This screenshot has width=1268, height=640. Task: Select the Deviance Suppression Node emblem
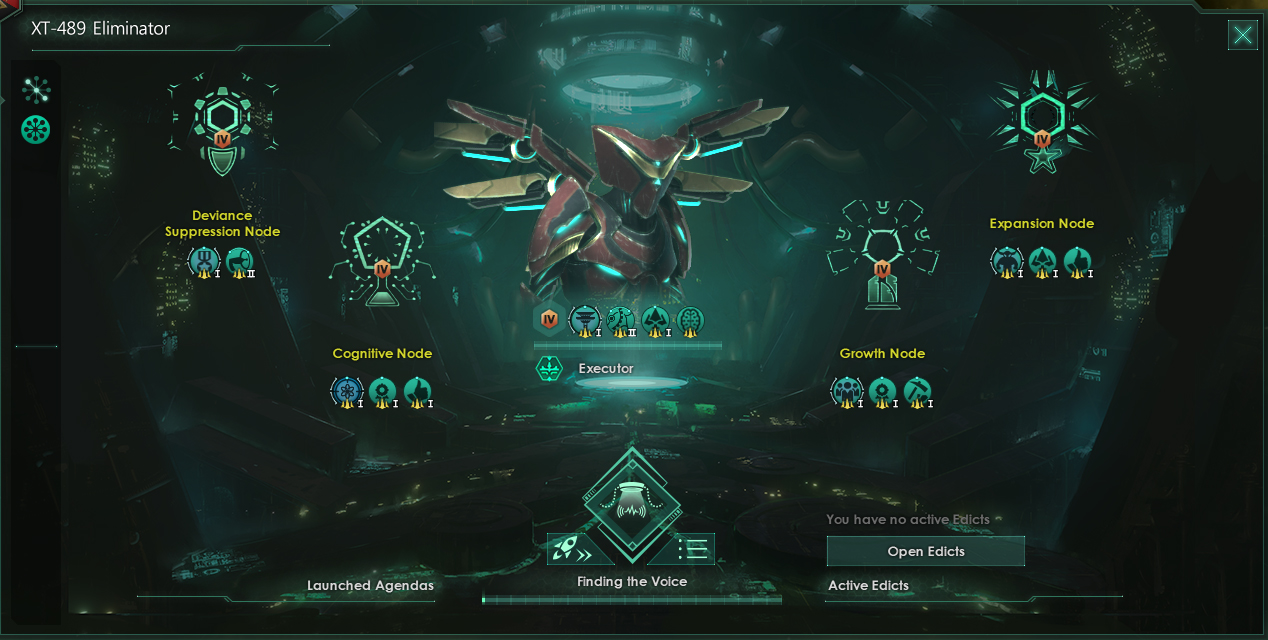coord(221,128)
